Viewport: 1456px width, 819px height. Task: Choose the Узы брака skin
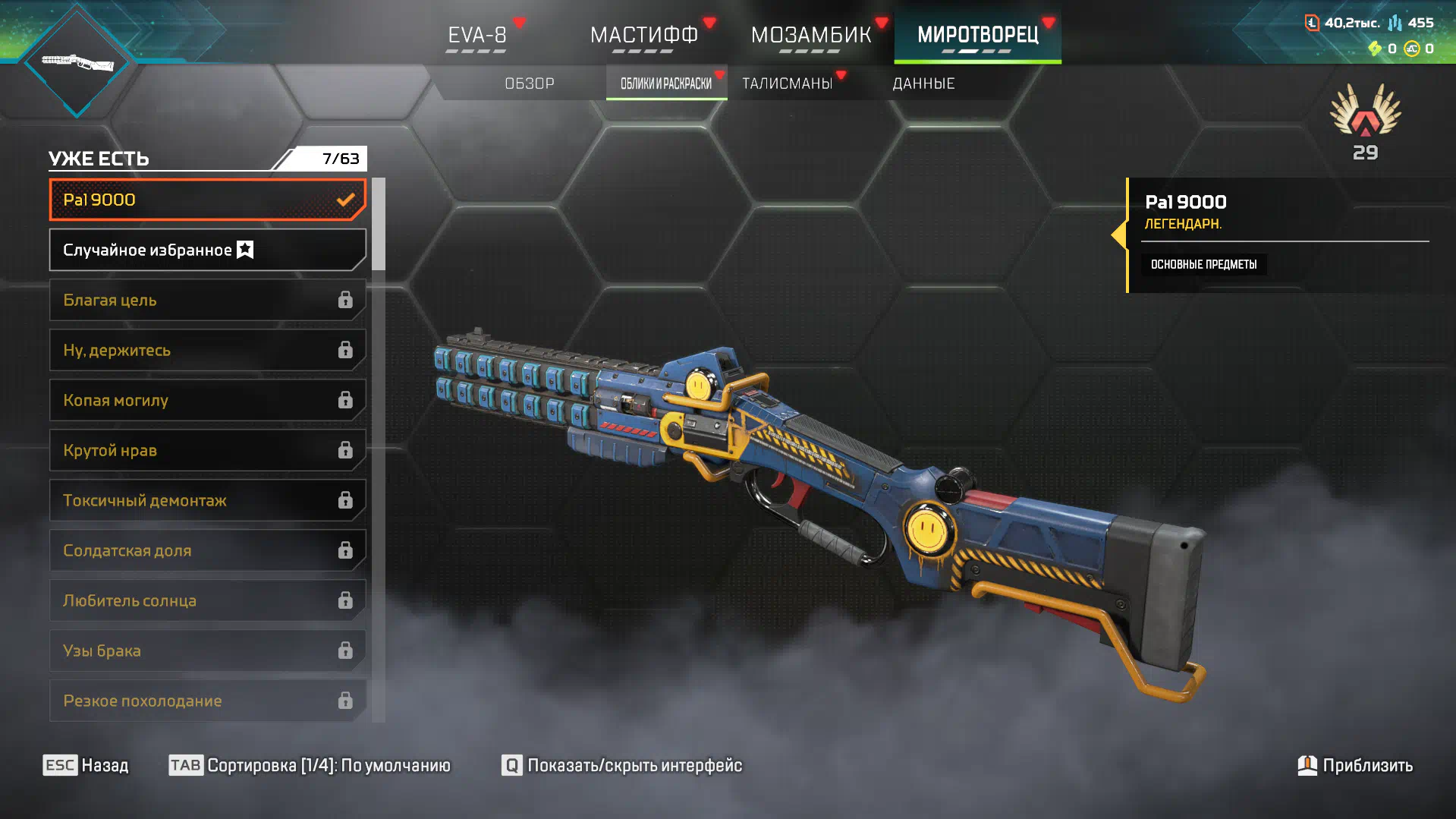[207, 650]
